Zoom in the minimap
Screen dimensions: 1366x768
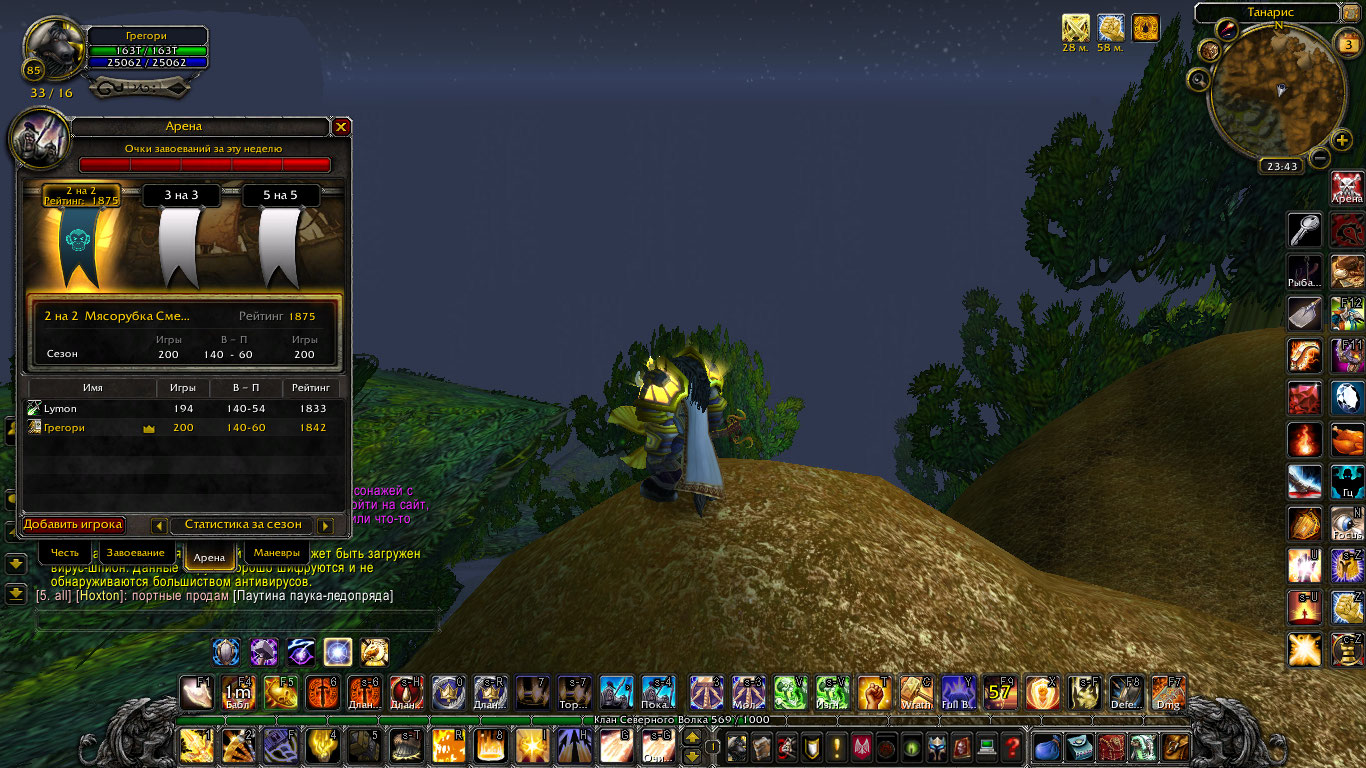click(1342, 140)
